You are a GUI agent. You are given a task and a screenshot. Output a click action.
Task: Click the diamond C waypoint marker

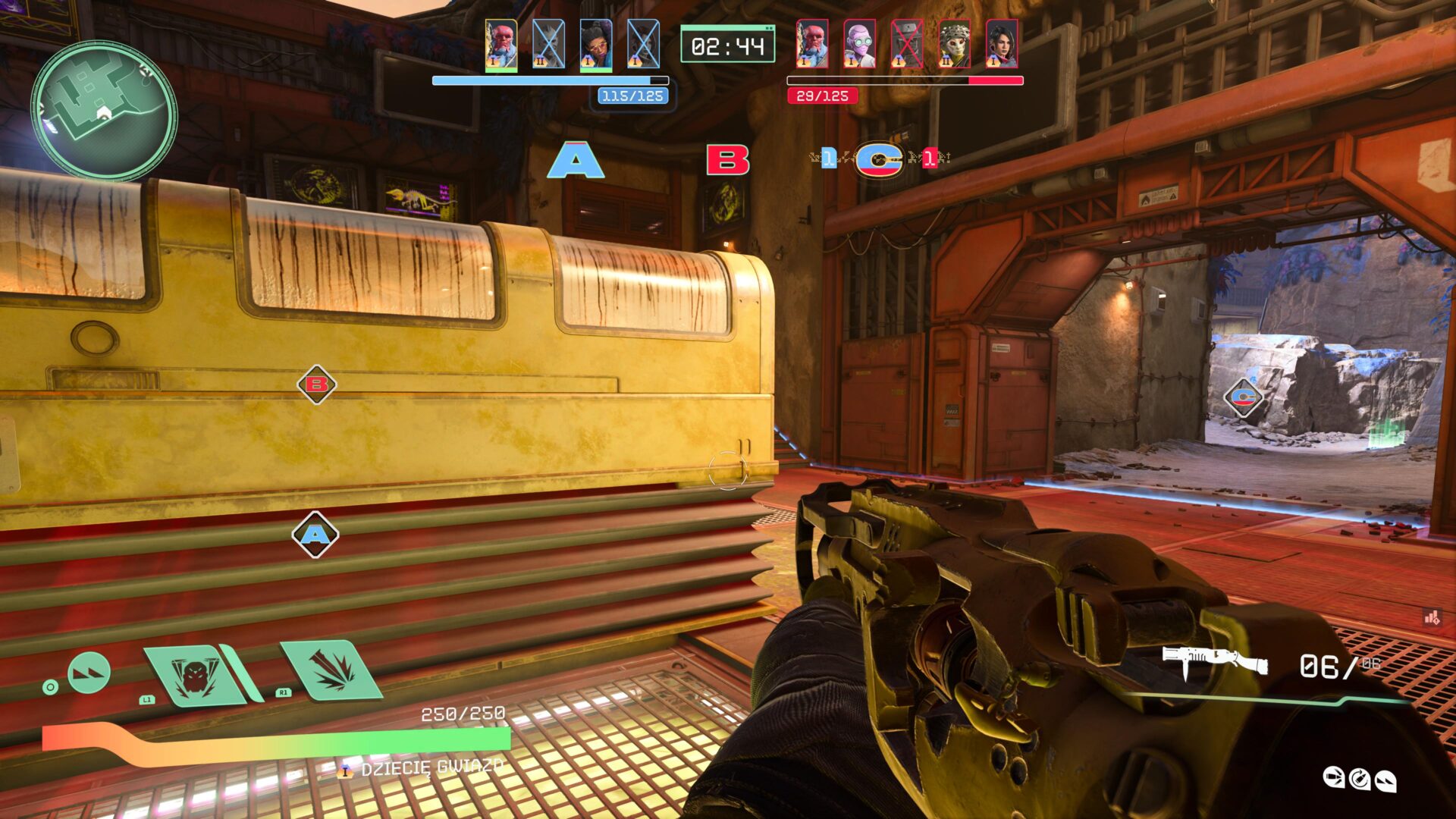(x=1243, y=397)
